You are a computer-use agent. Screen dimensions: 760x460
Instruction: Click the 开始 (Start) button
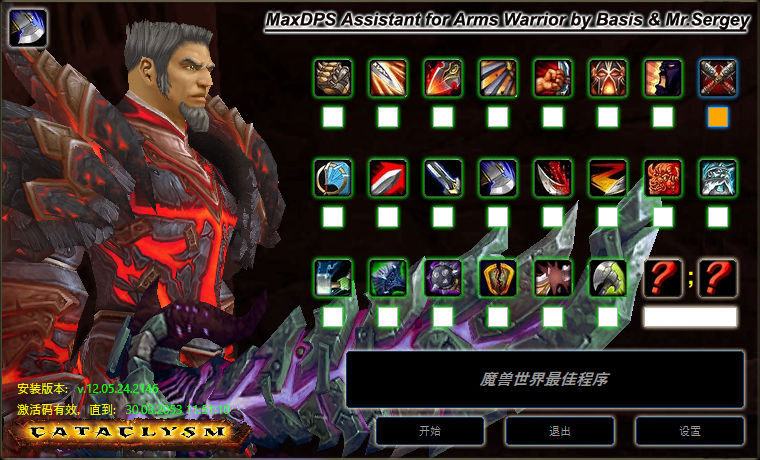point(430,431)
